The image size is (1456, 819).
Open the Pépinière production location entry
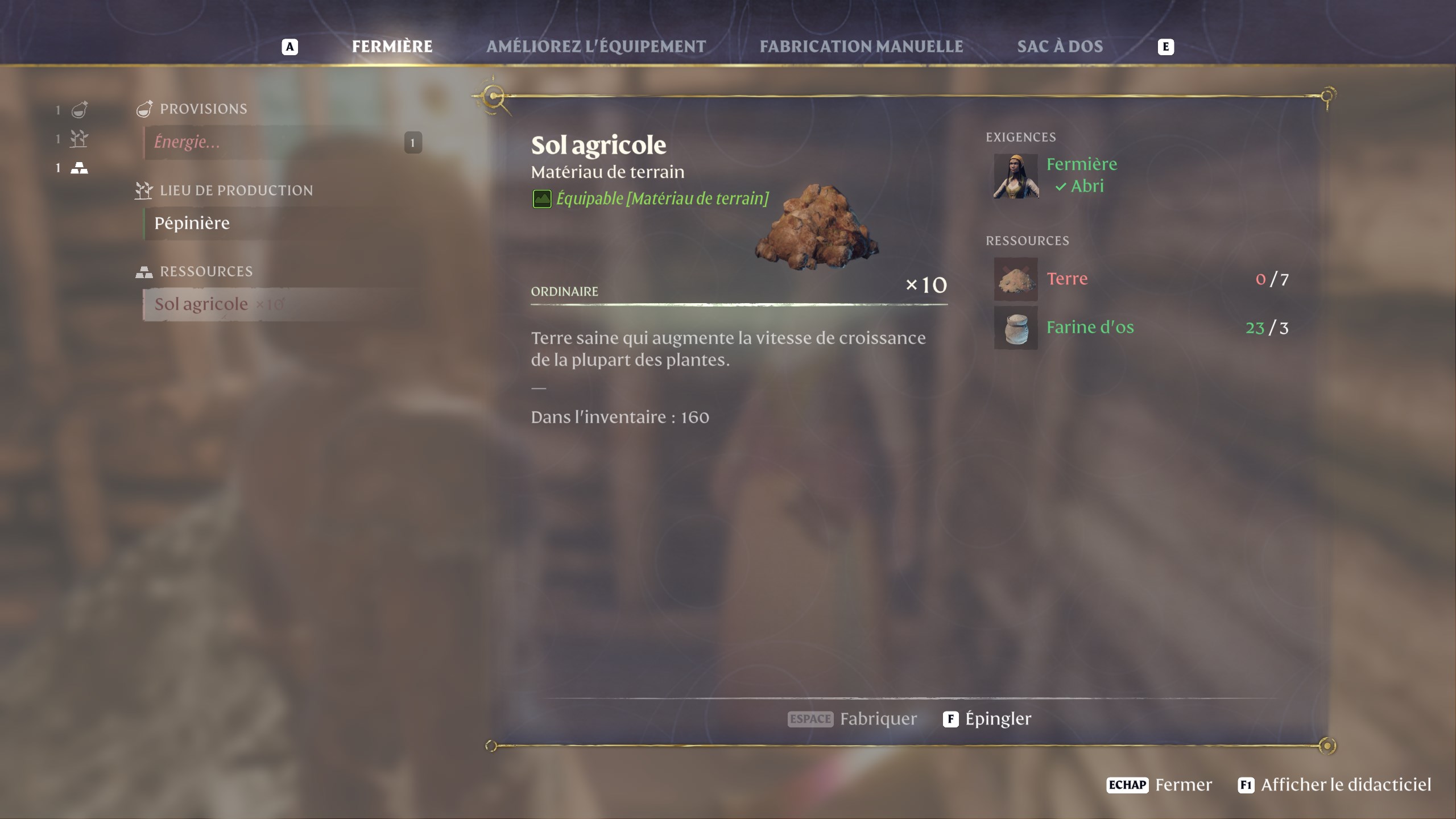click(193, 222)
